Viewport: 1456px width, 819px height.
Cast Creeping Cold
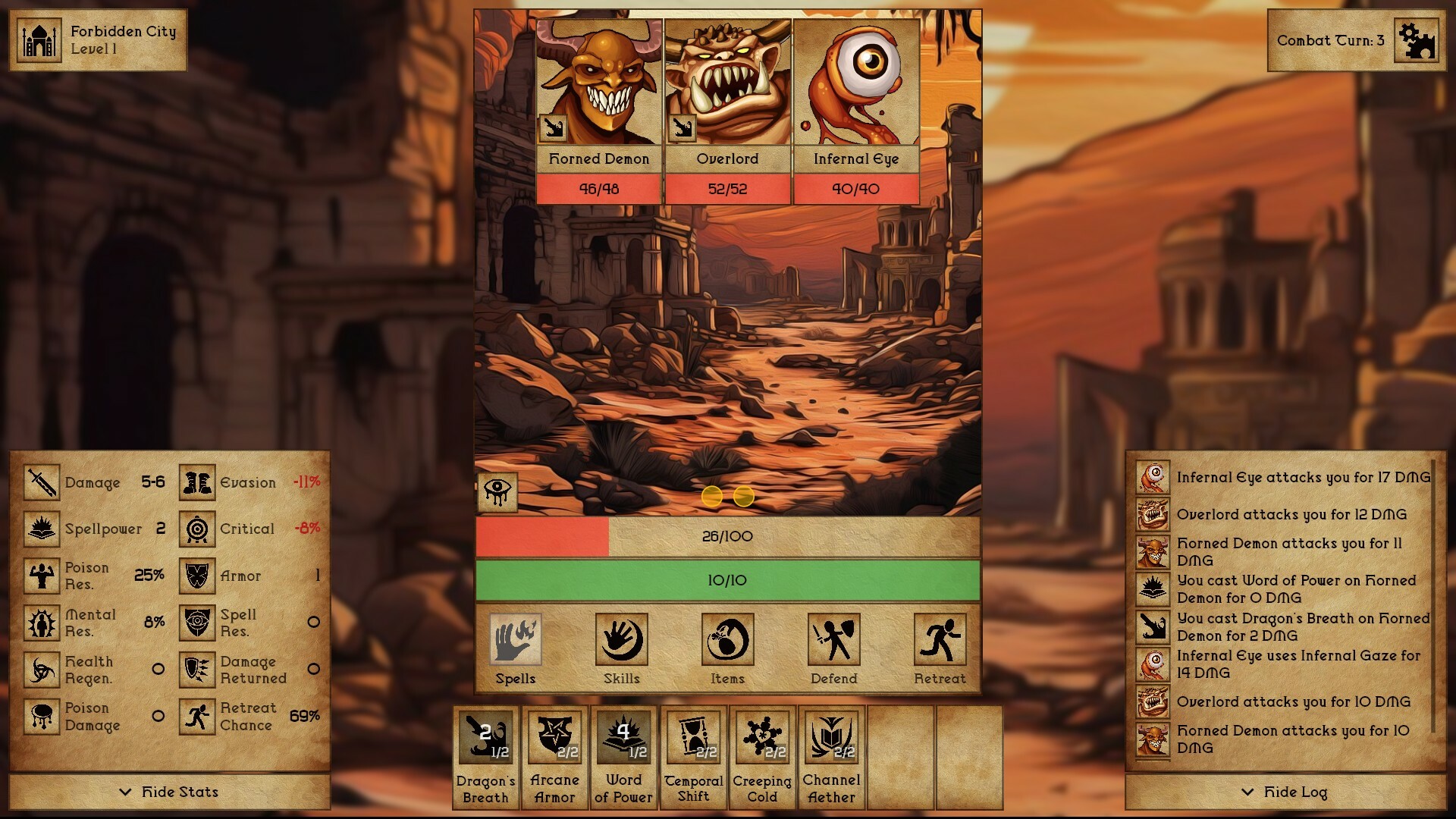[x=761, y=736]
